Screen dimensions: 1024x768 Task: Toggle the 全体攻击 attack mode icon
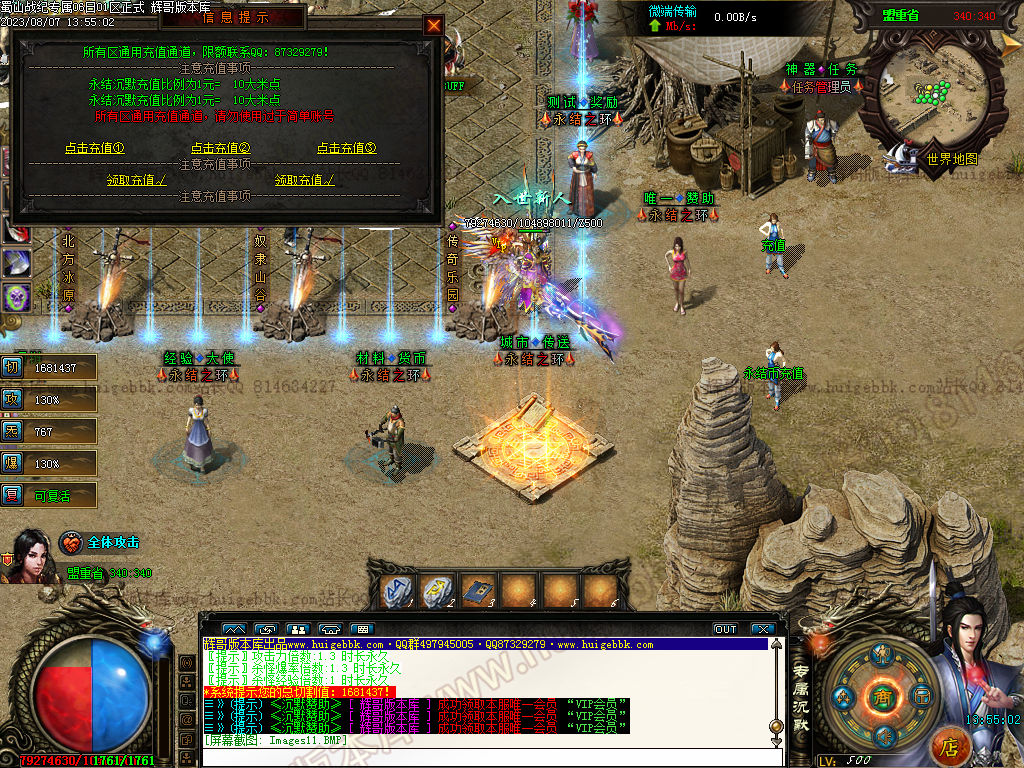coord(71,542)
